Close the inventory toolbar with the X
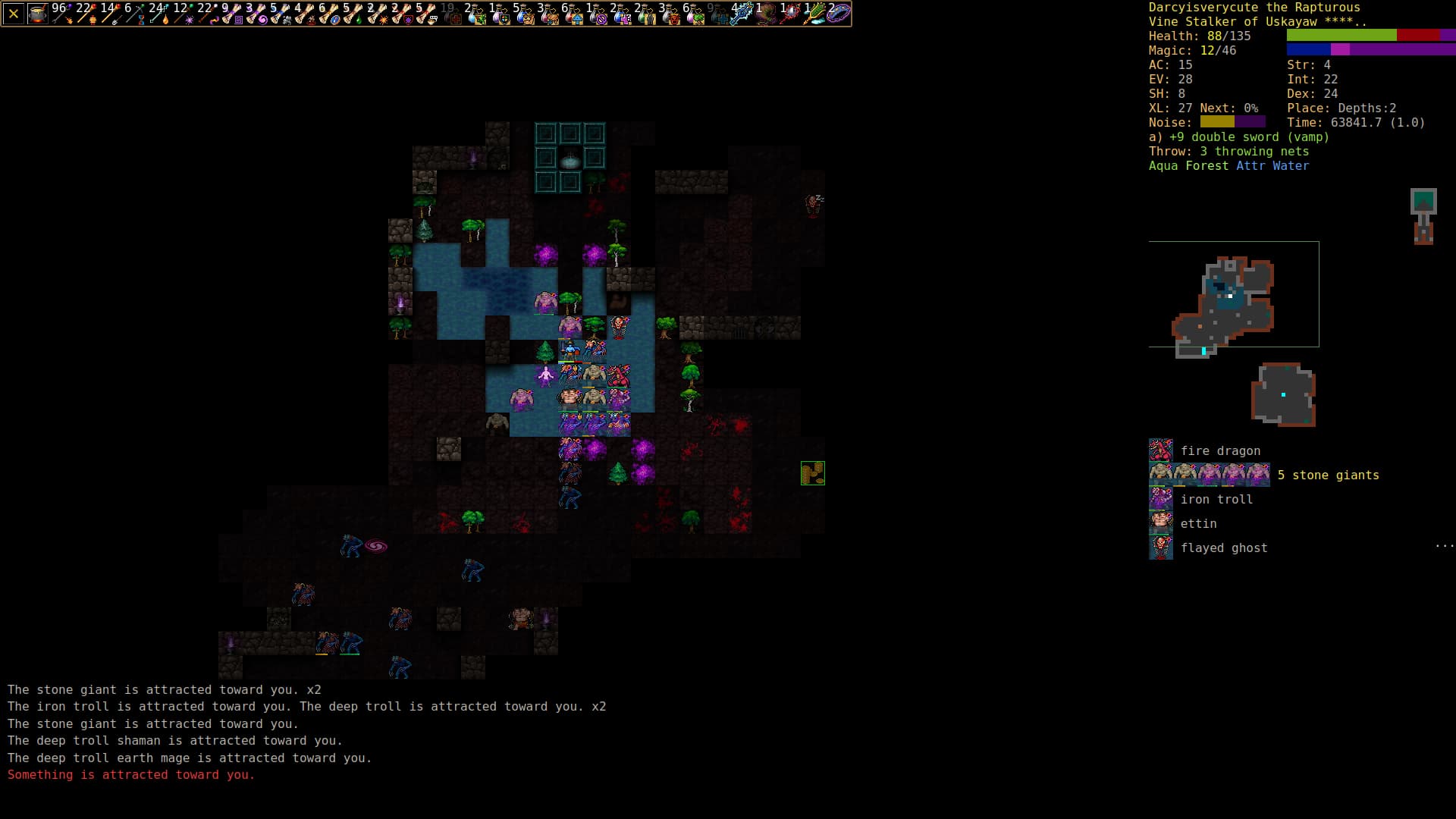This screenshot has width=1456, height=819. point(14,14)
